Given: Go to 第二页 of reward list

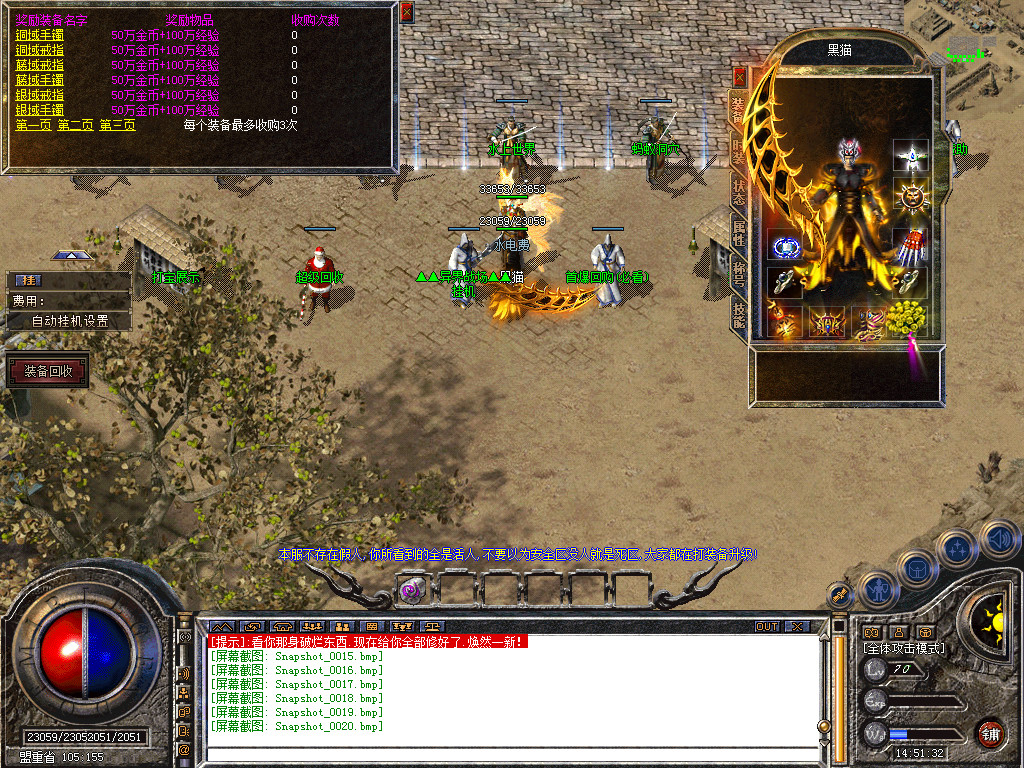Looking at the screenshot, I should [x=75, y=125].
